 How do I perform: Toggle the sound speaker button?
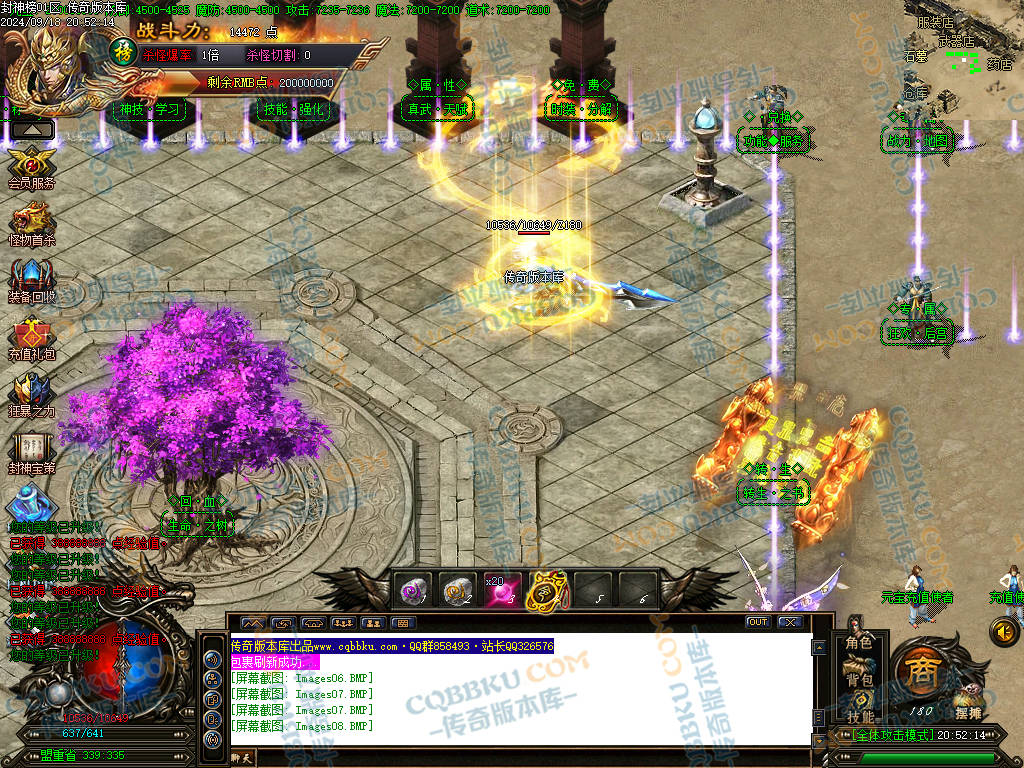click(1003, 630)
